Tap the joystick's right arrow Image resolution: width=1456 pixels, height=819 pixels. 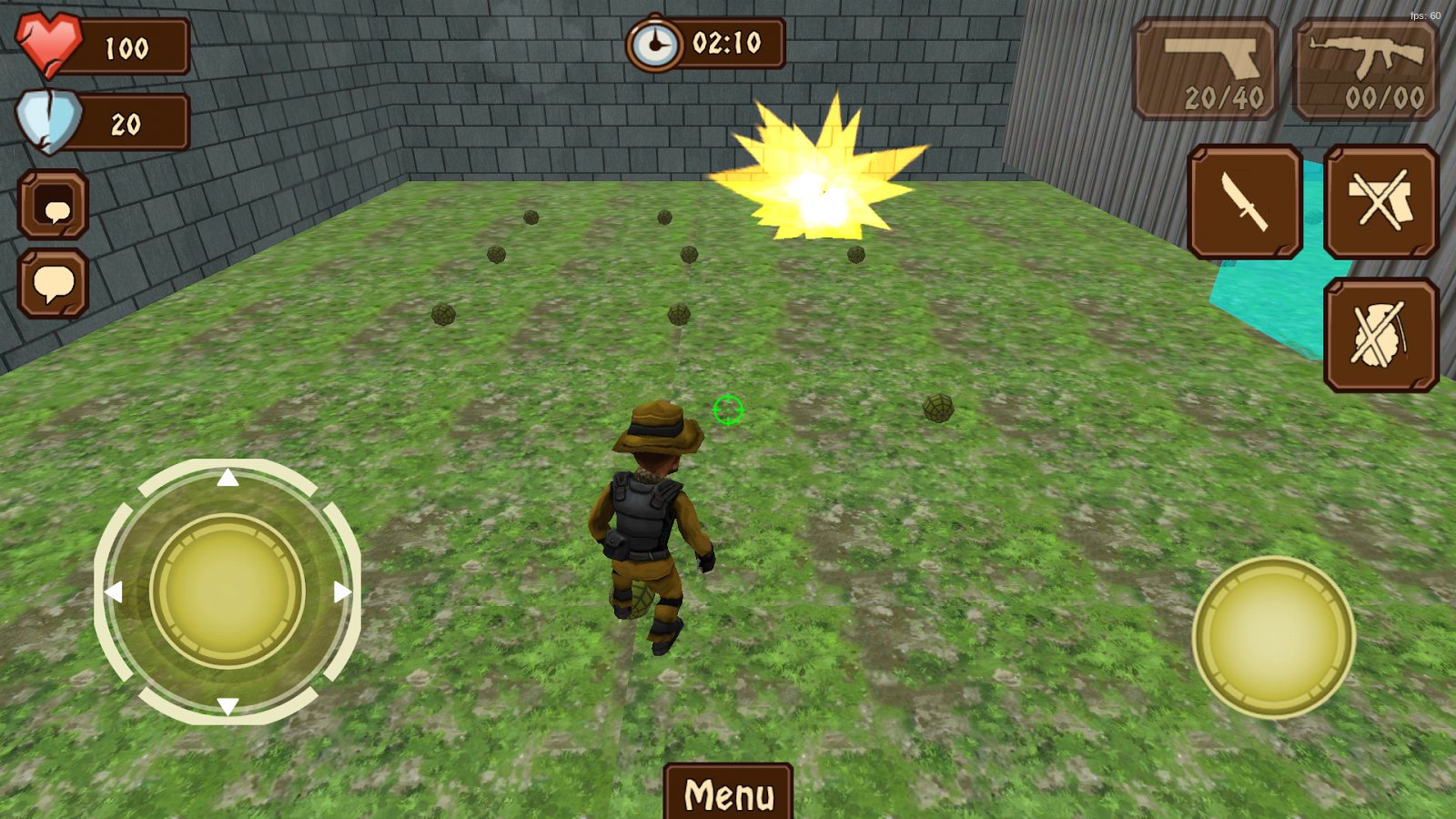pos(342,592)
